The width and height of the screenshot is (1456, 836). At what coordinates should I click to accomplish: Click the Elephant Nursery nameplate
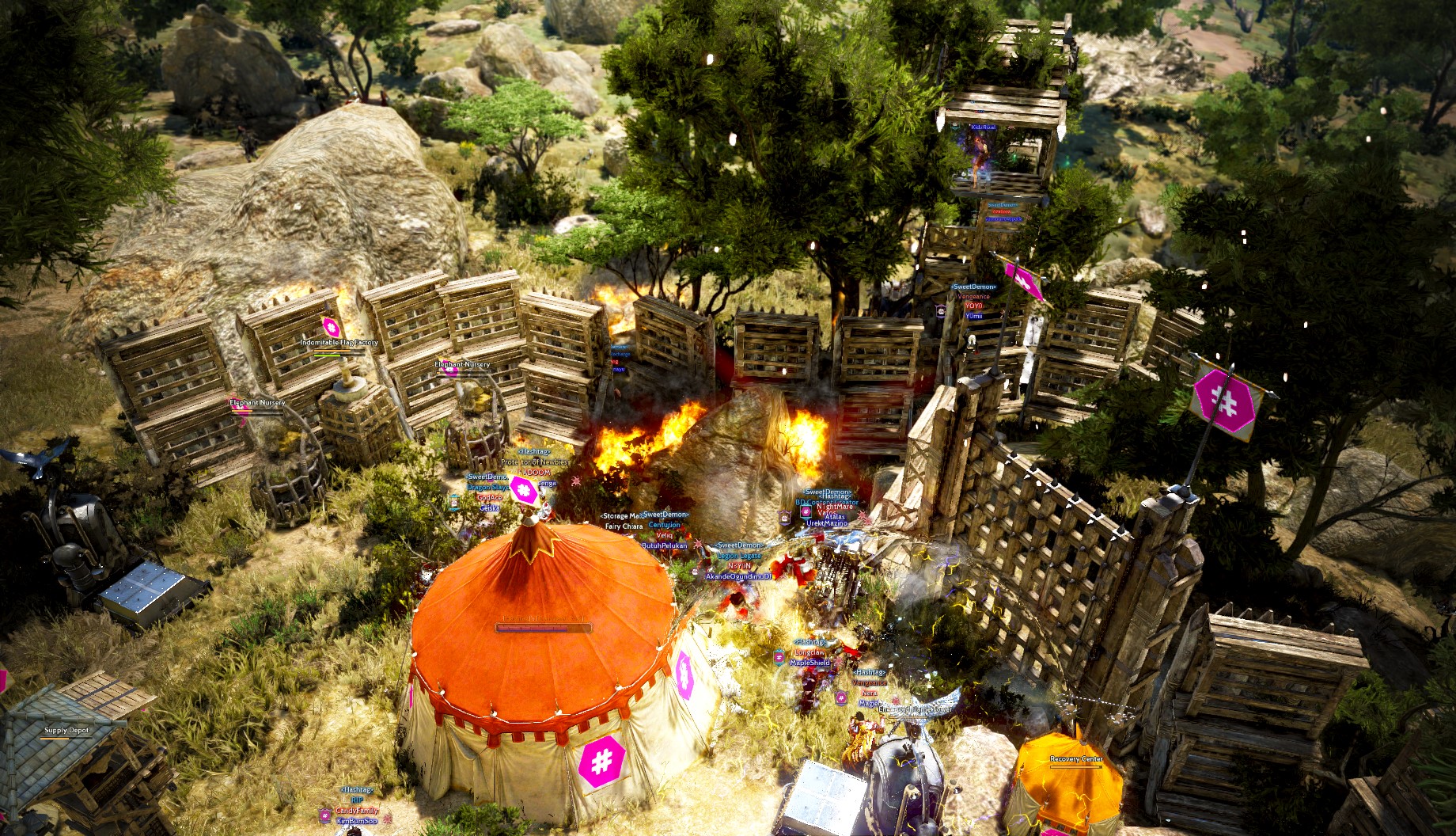[x=461, y=364]
